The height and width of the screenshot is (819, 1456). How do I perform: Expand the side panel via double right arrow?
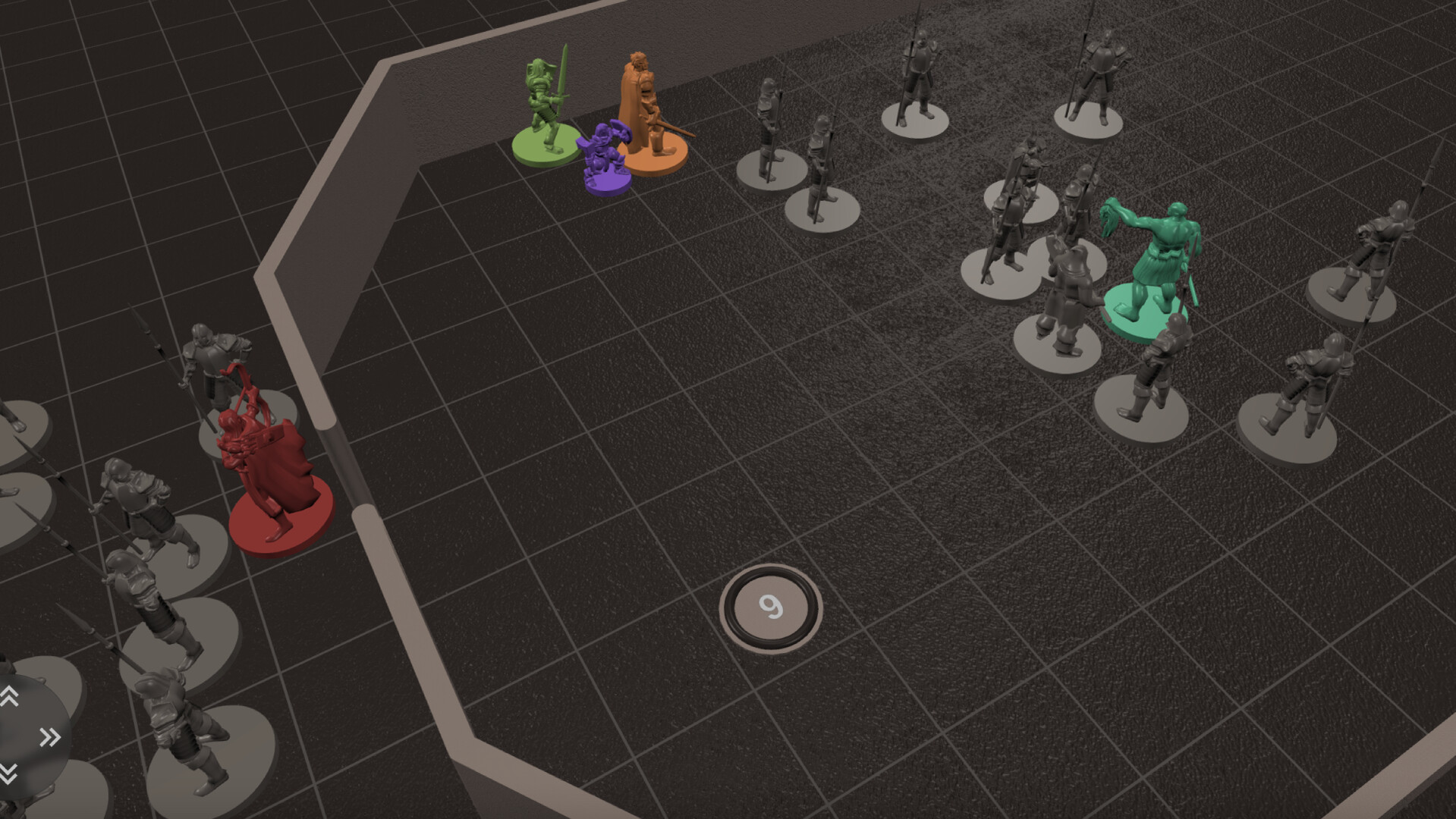[49, 736]
